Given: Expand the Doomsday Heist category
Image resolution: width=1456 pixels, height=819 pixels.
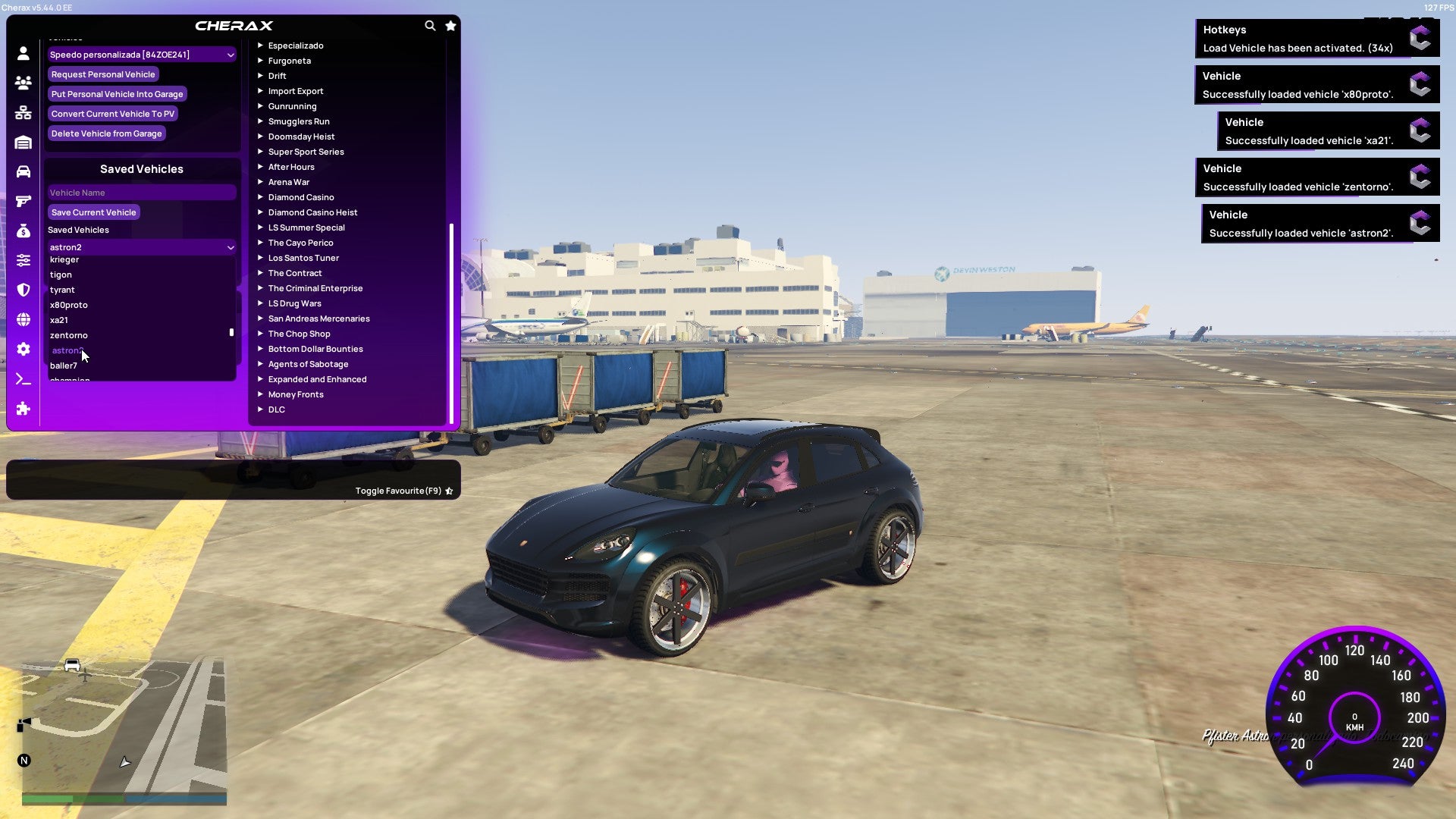Looking at the screenshot, I should pos(301,136).
